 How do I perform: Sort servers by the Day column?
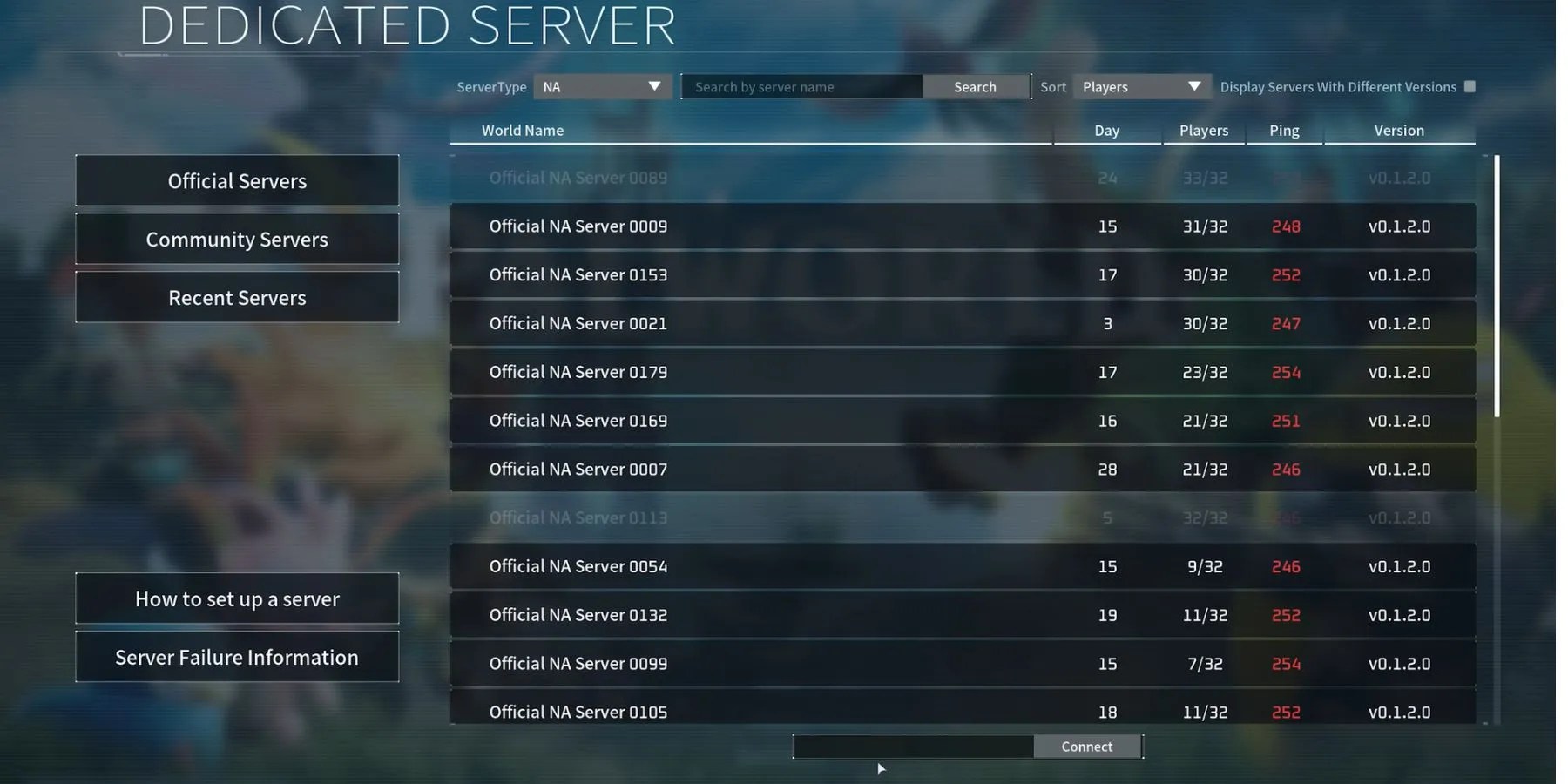pyautogui.click(x=1106, y=131)
